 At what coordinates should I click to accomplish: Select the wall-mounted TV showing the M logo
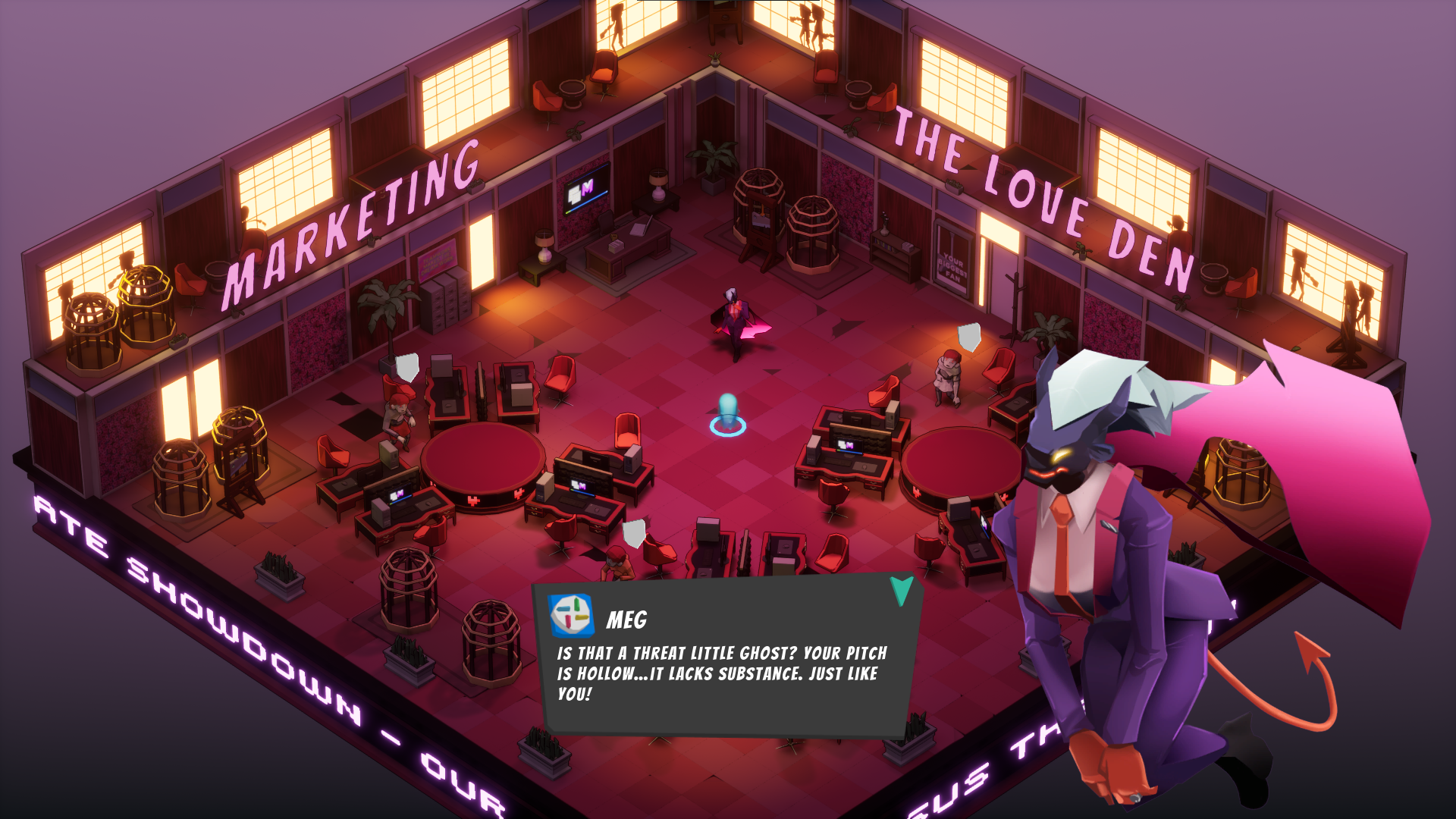584,190
